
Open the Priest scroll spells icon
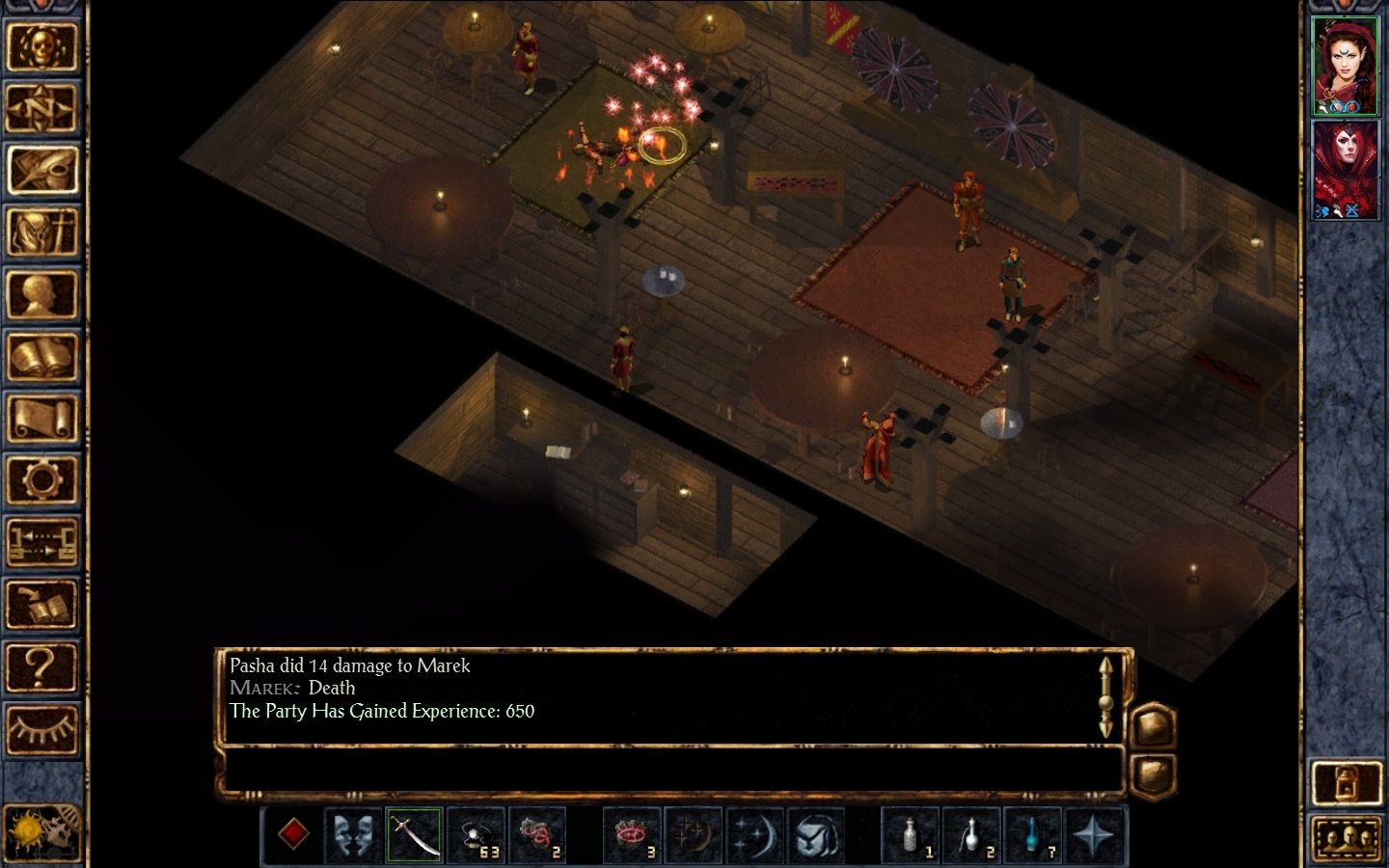44,416
